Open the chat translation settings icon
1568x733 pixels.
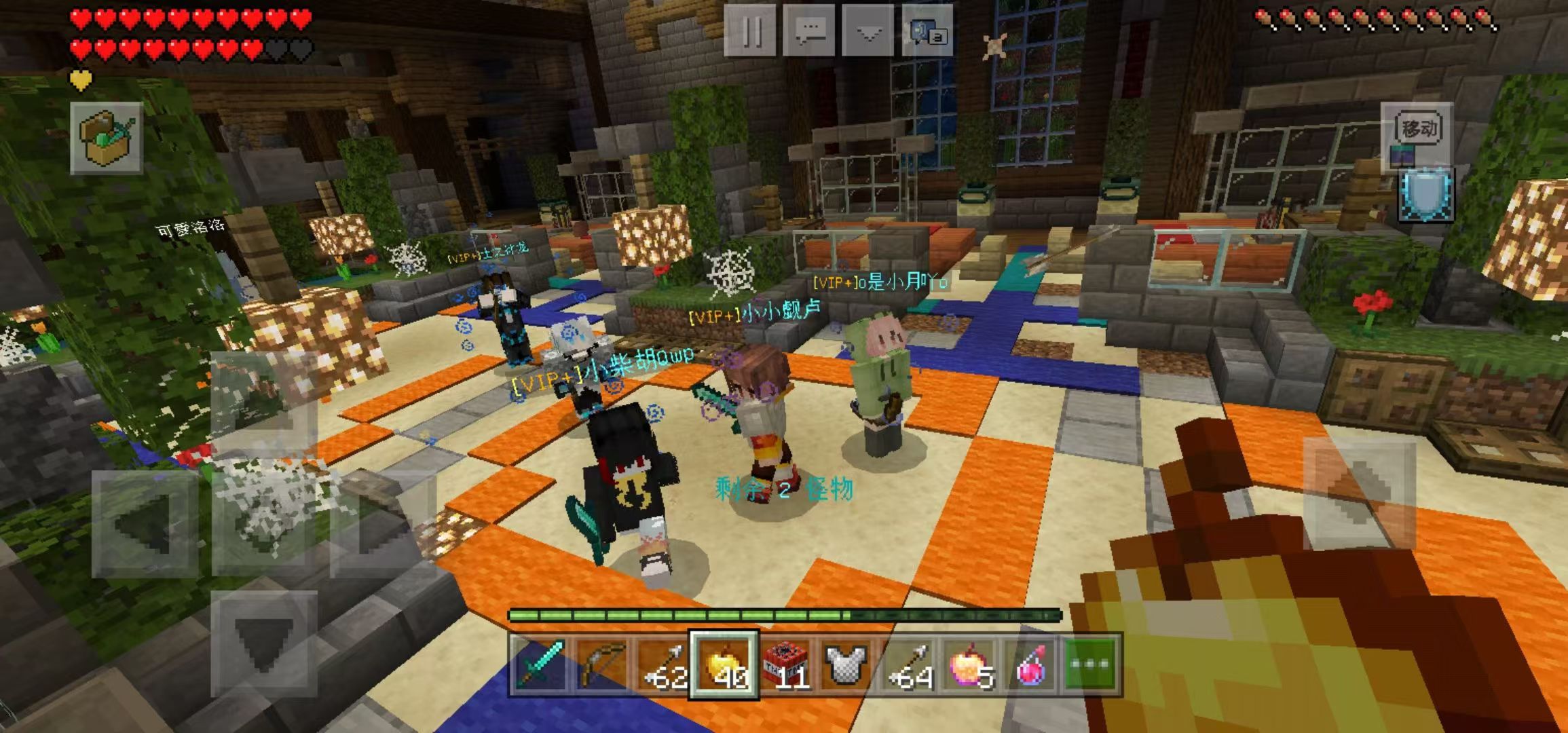coord(927,31)
